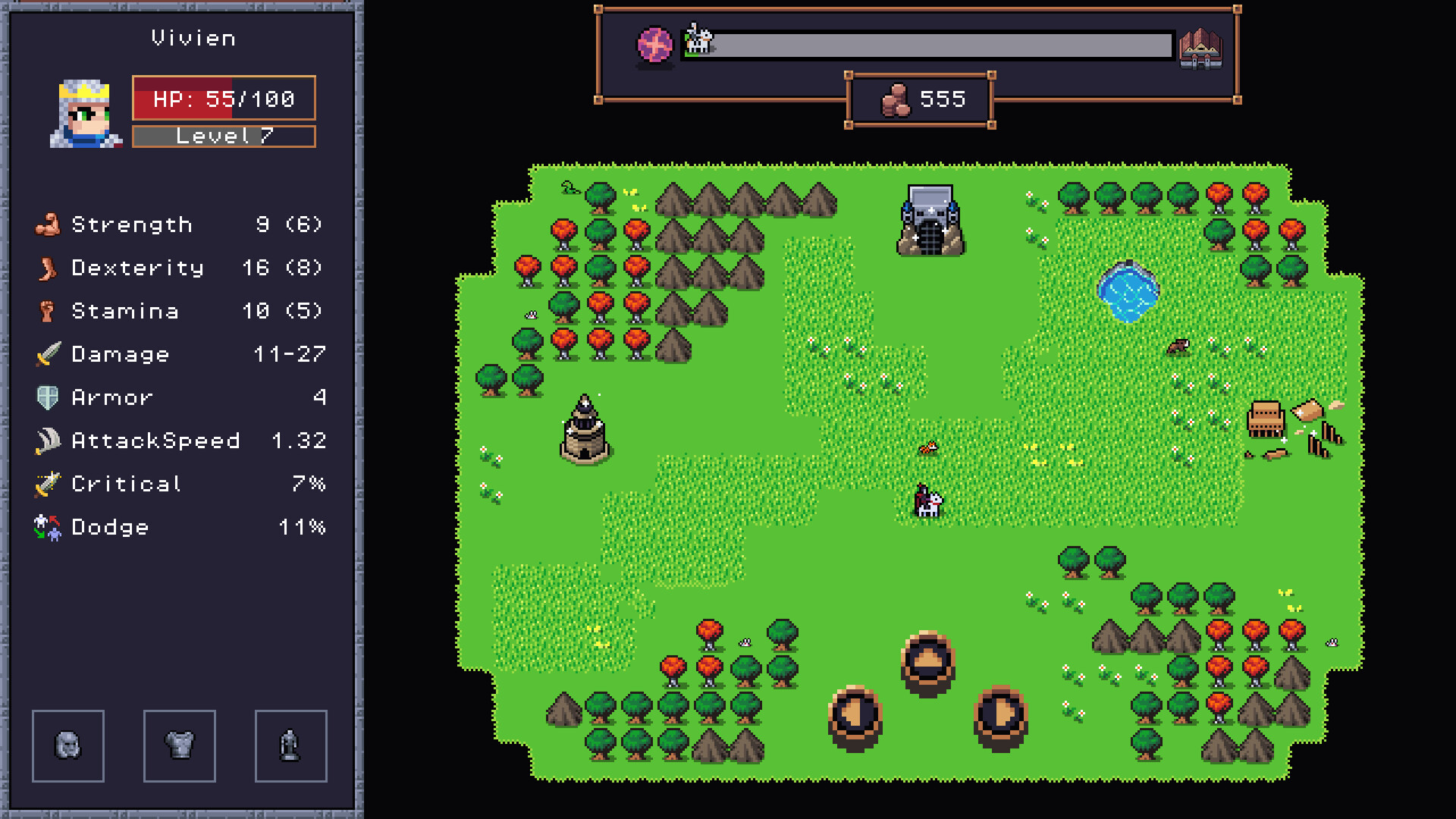Click the dark wizard tower on the map
The width and height of the screenshot is (1456, 819).
pos(584,428)
